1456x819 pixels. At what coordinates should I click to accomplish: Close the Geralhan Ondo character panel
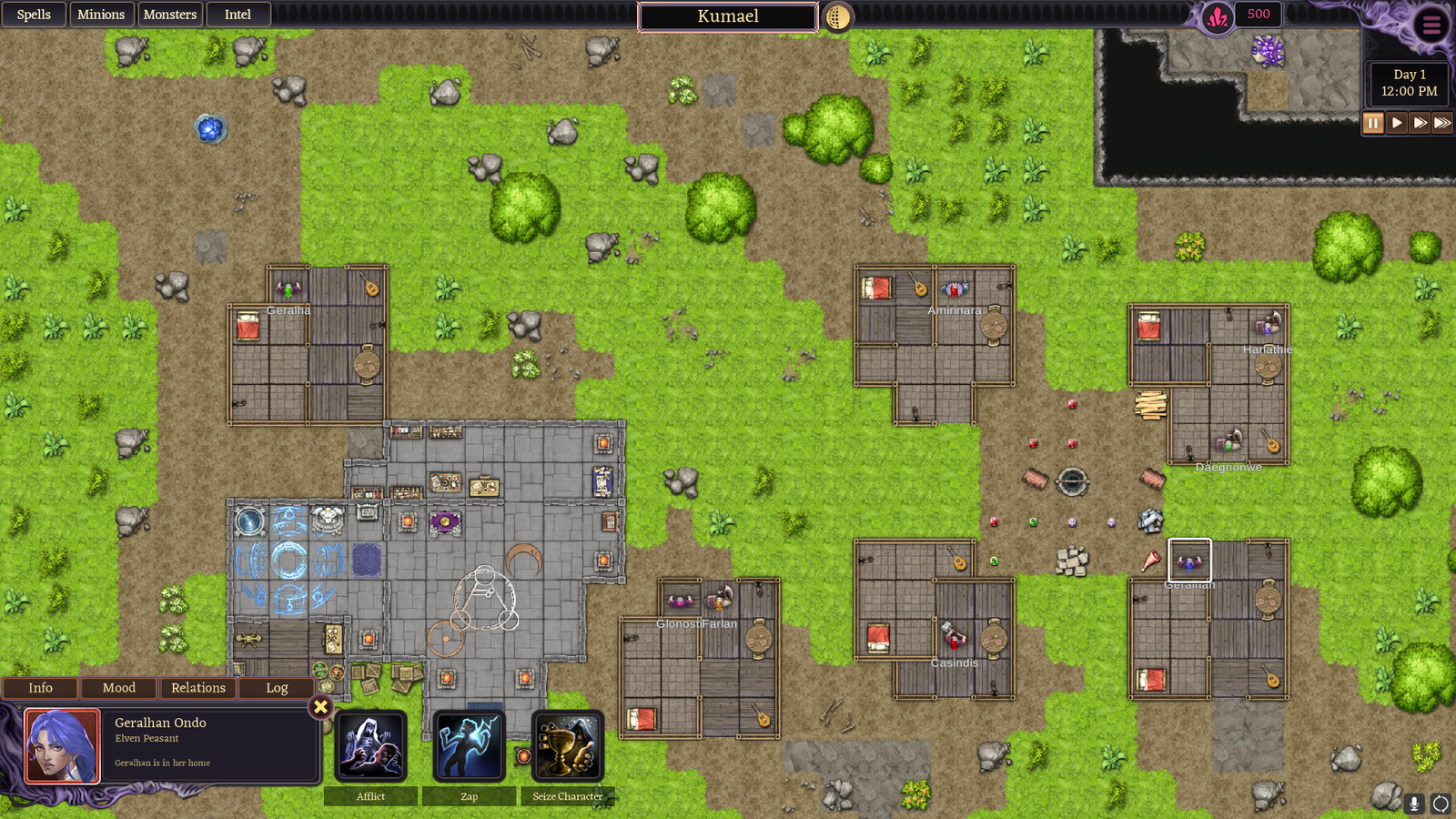[x=320, y=706]
